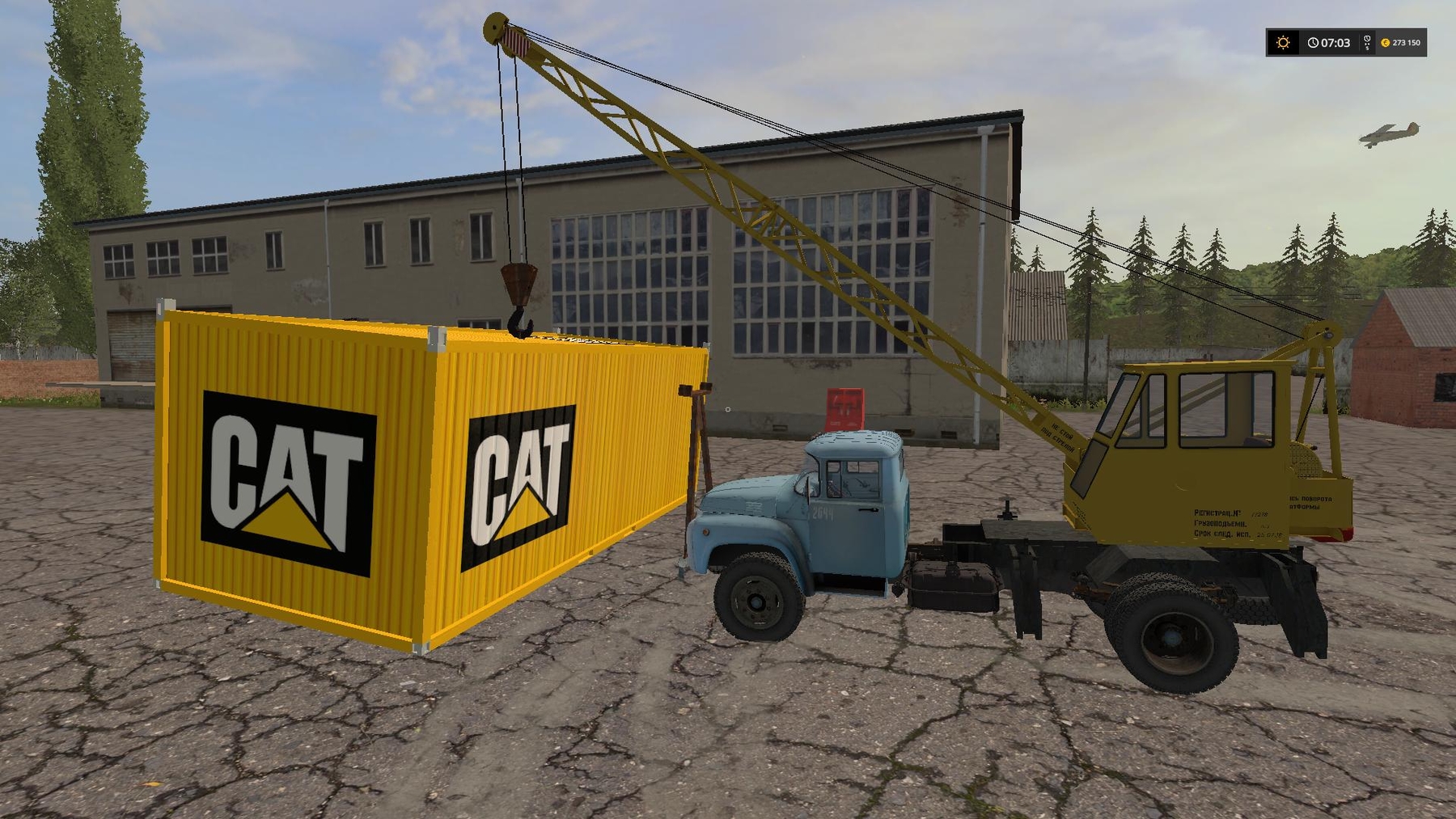Click the clock icon beside 07:03
The image size is (1456, 819).
[x=1315, y=43]
